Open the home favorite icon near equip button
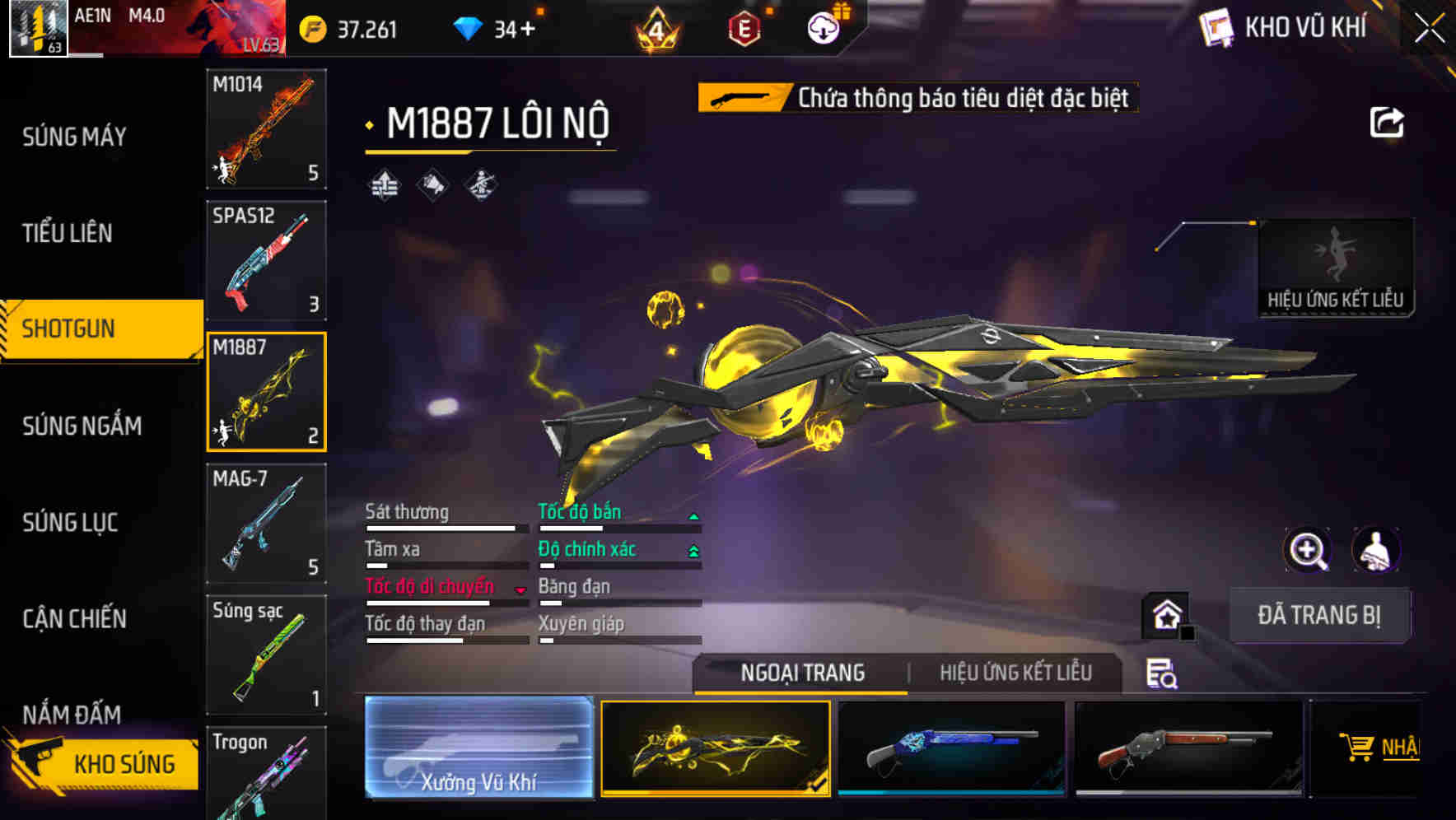This screenshot has height=820, width=1456. pos(1166,614)
